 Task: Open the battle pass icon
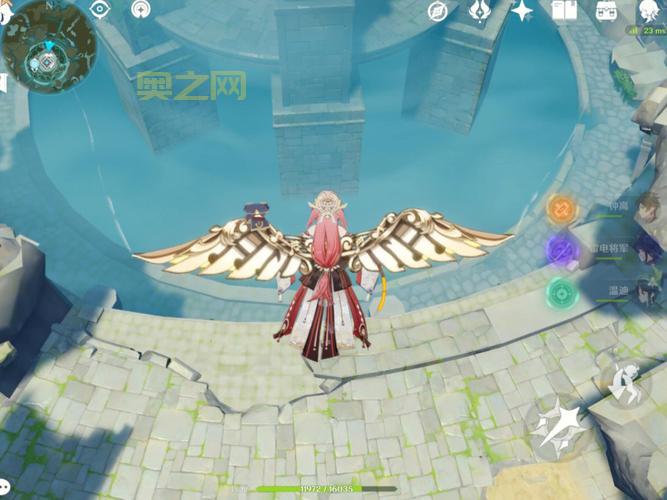pos(479,11)
